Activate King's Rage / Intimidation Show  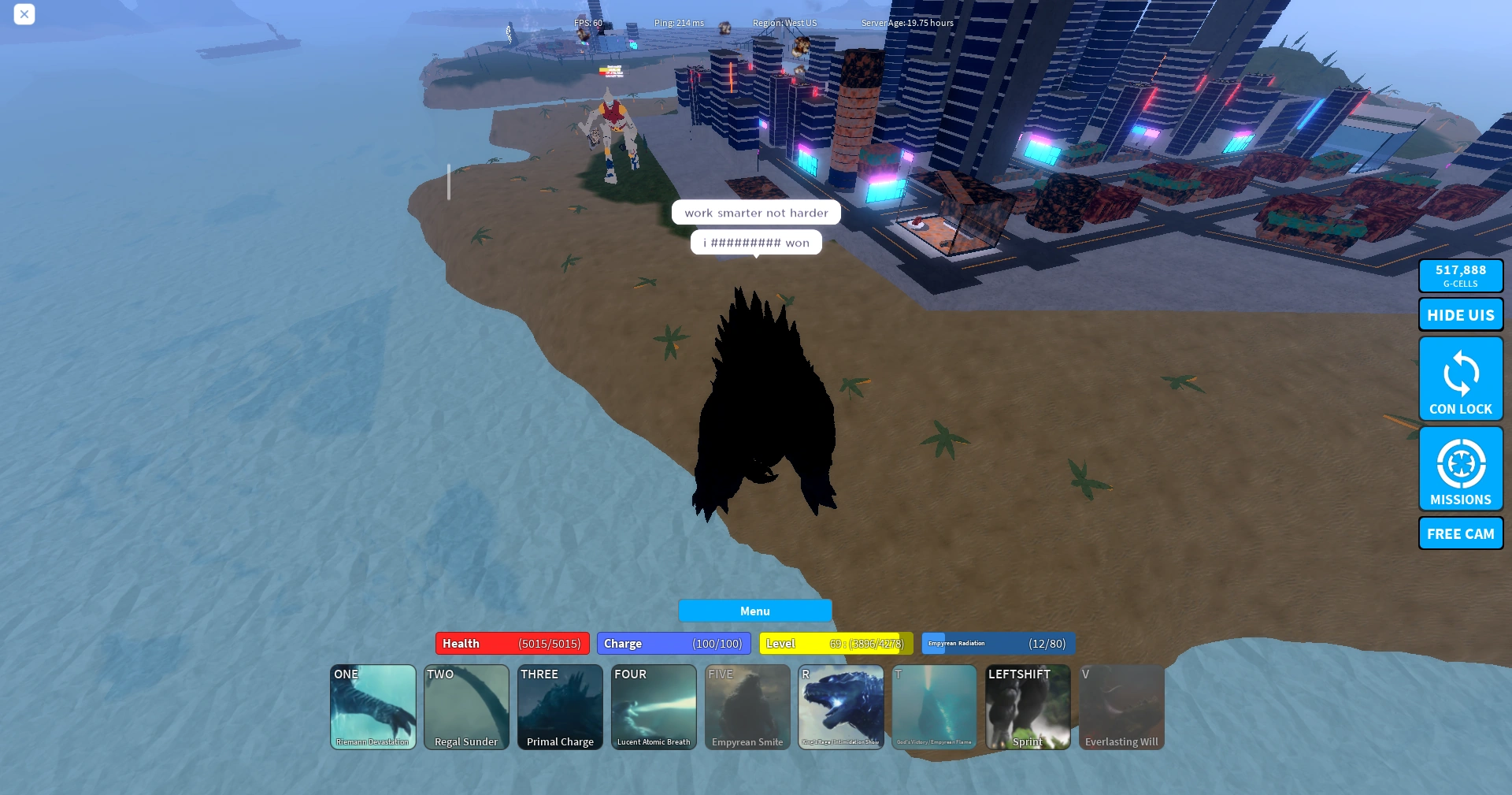(840, 707)
